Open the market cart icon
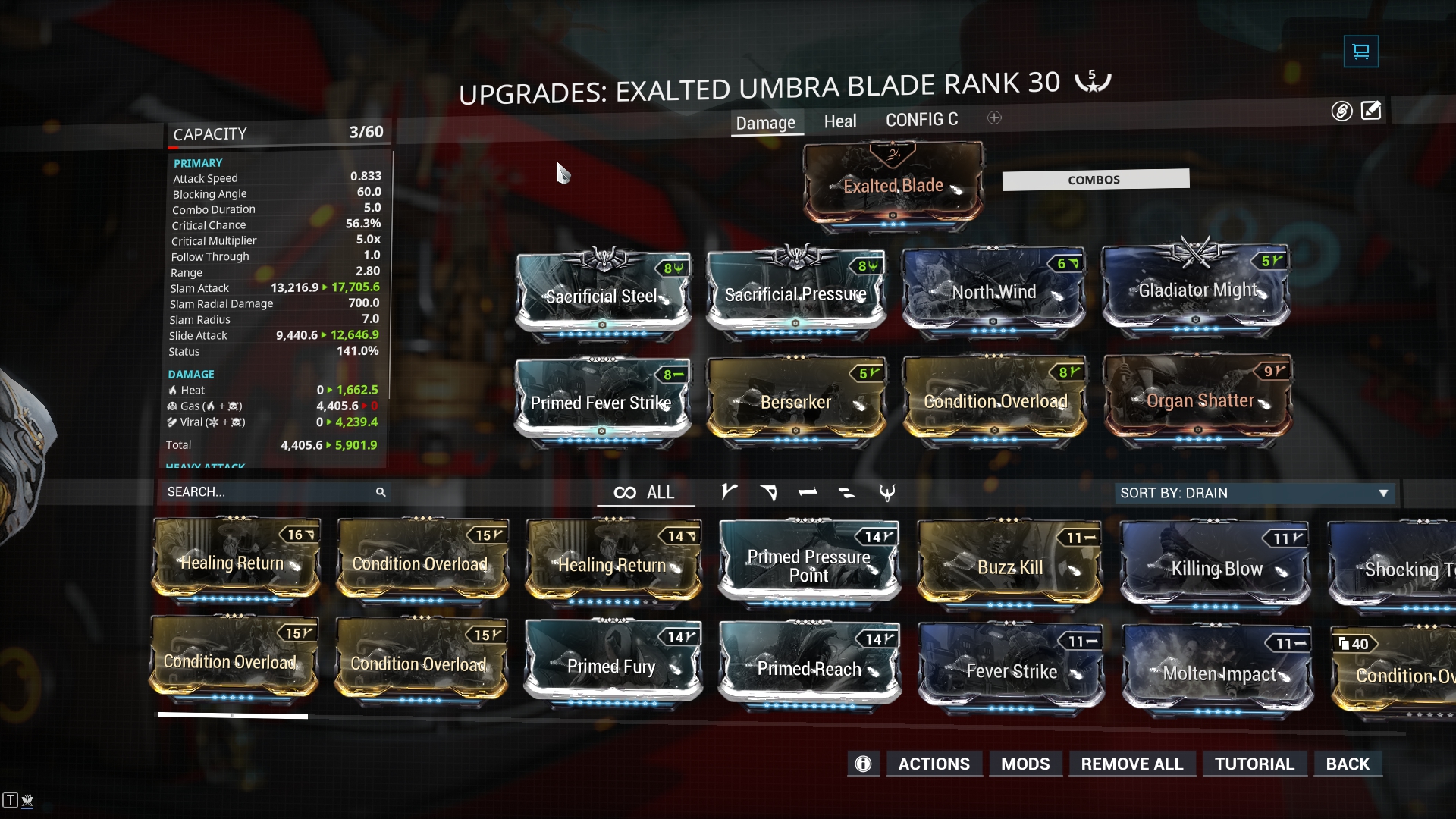The height and width of the screenshot is (819, 1456). point(1360,52)
